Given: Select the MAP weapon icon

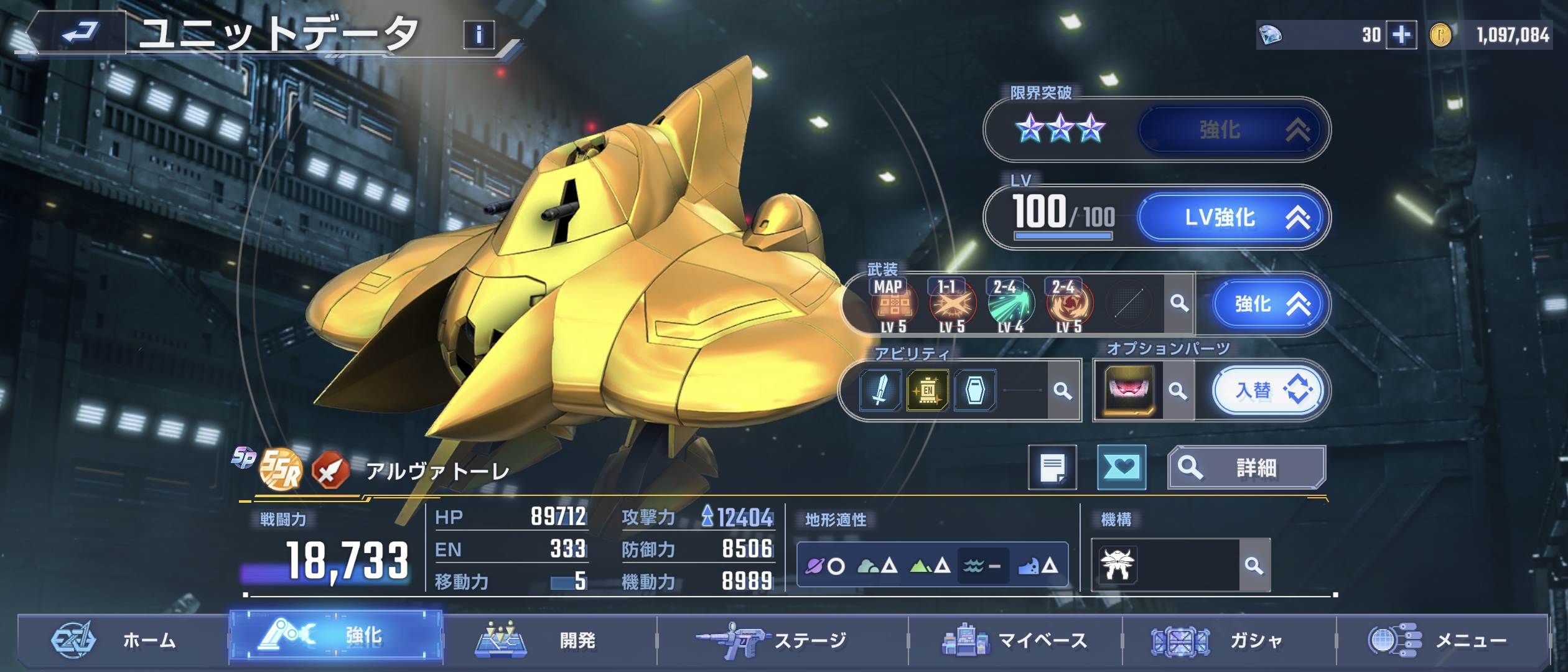Looking at the screenshot, I should click(x=894, y=305).
